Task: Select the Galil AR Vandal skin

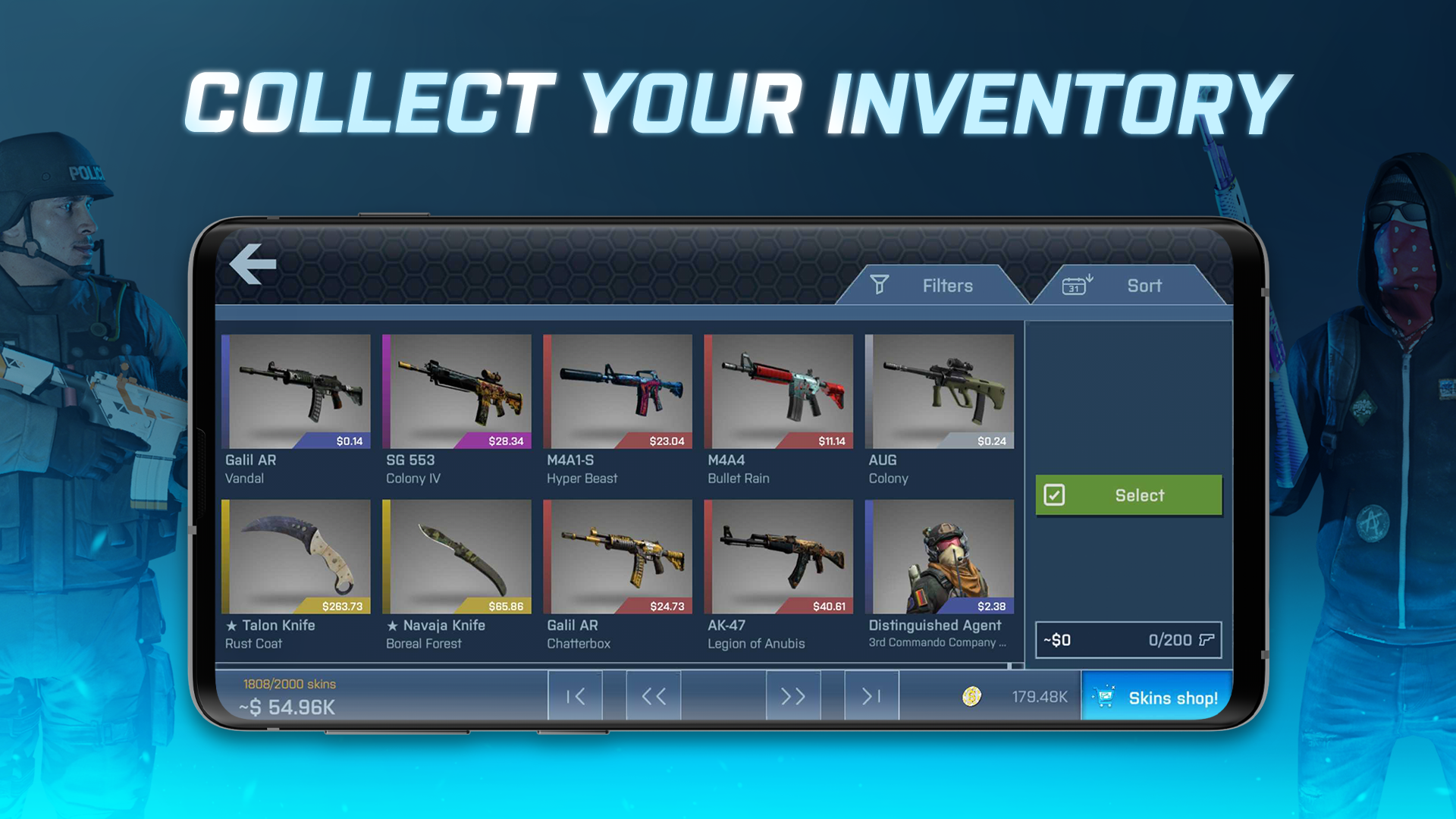Action: click(296, 394)
